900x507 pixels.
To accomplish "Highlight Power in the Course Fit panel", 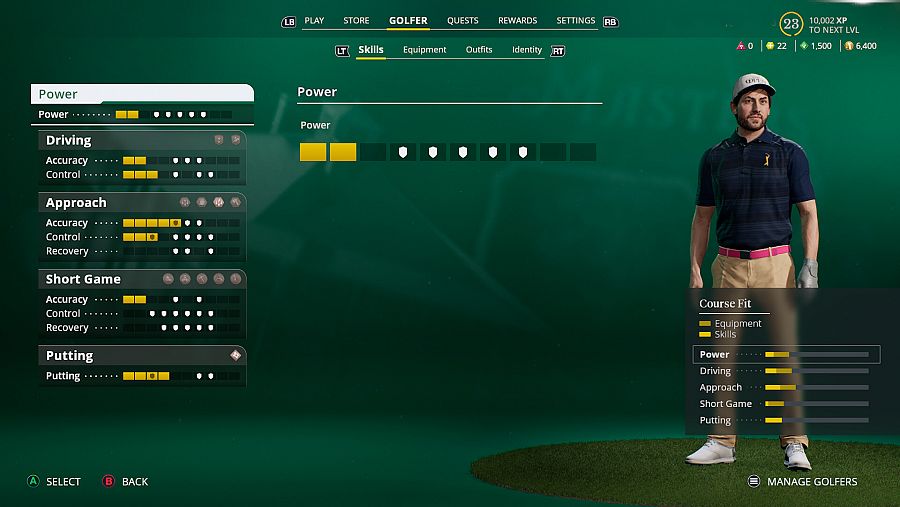I will click(x=786, y=354).
